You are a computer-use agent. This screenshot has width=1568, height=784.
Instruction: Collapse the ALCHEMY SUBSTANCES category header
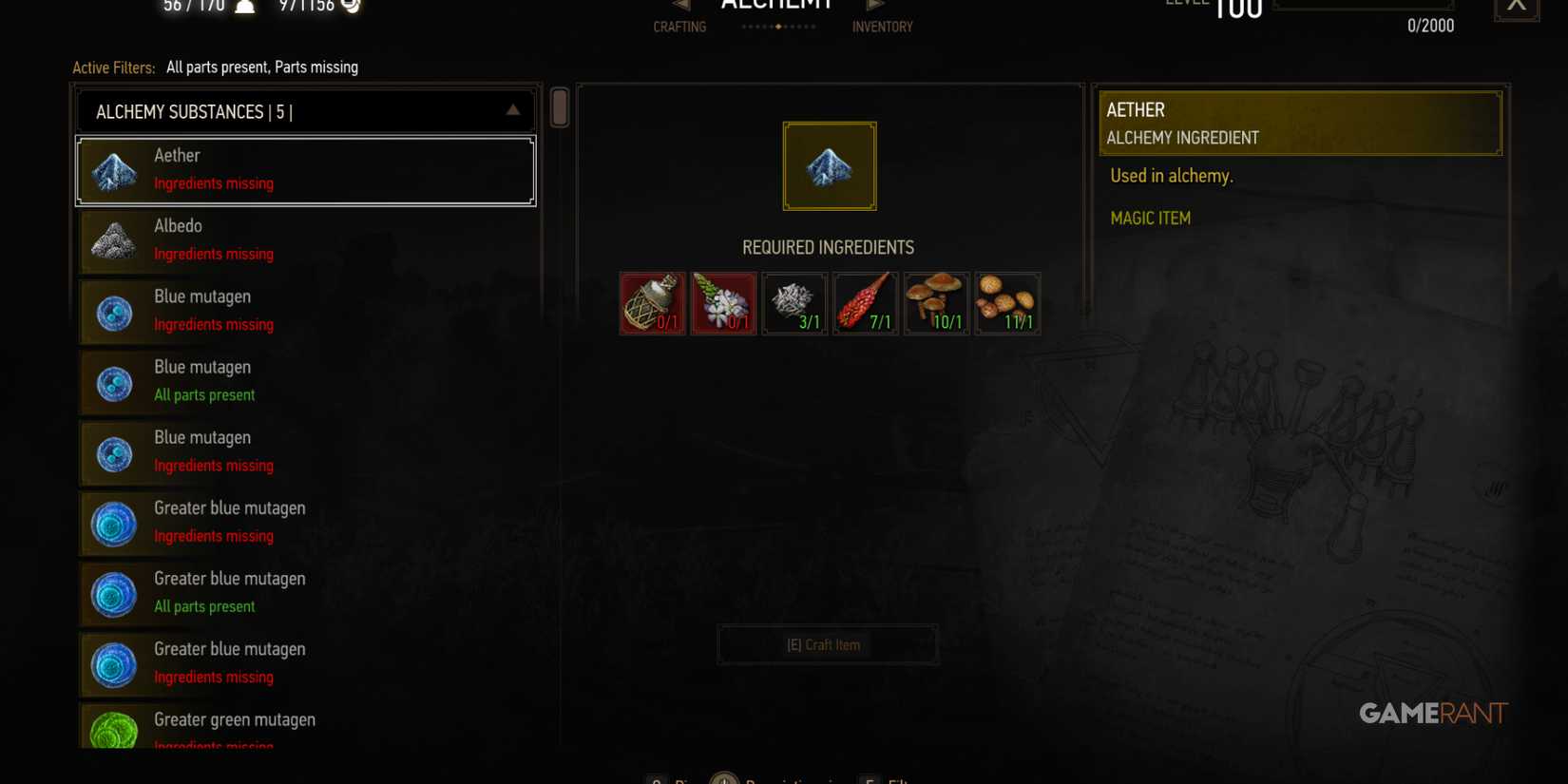[511, 111]
